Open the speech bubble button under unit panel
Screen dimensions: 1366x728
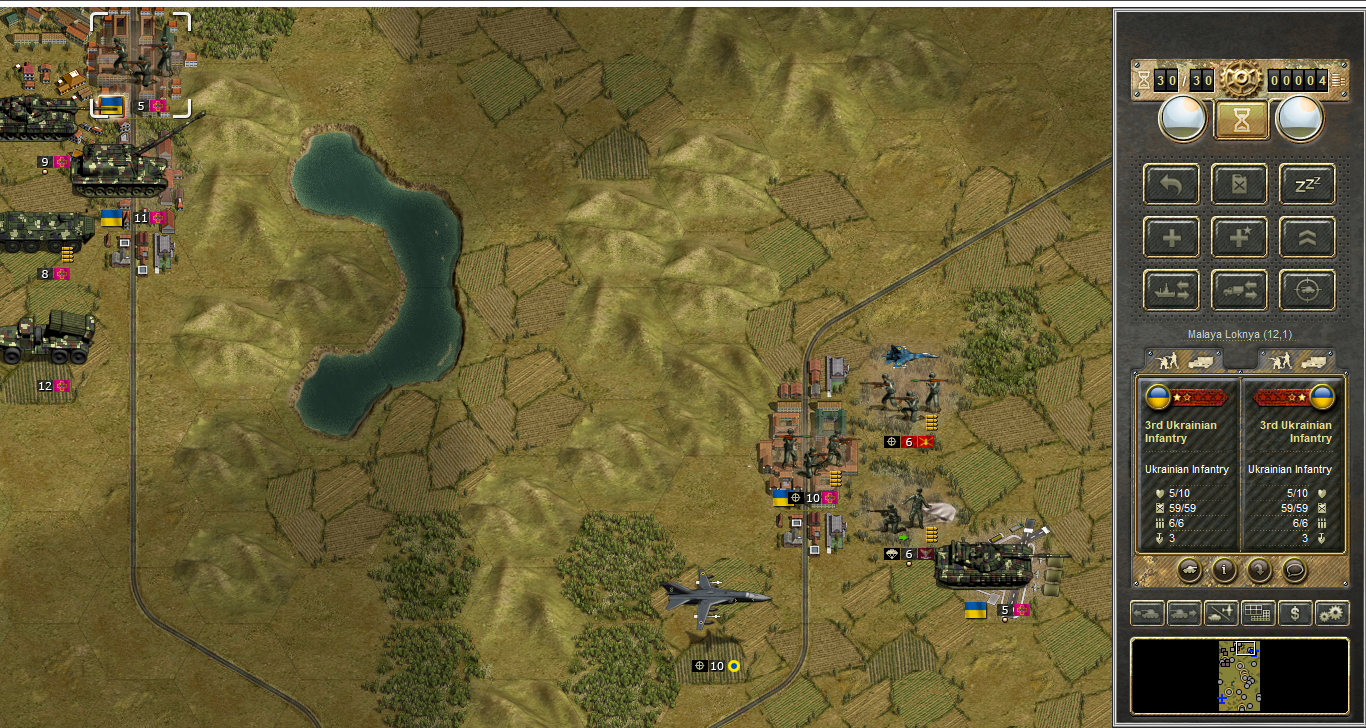coord(1294,570)
